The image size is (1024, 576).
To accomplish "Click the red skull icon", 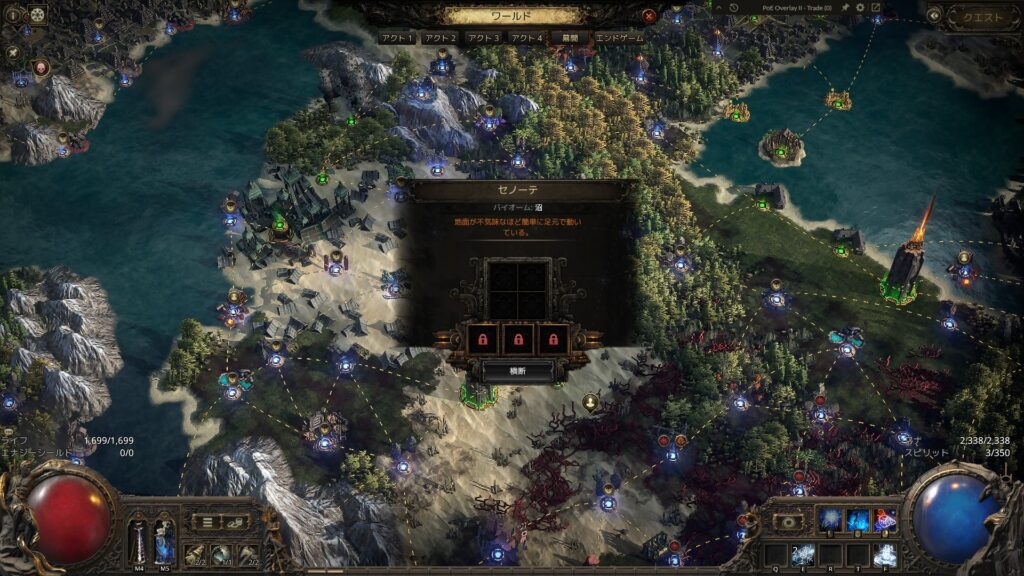I will pyautogui.click(x=41, y=68).
